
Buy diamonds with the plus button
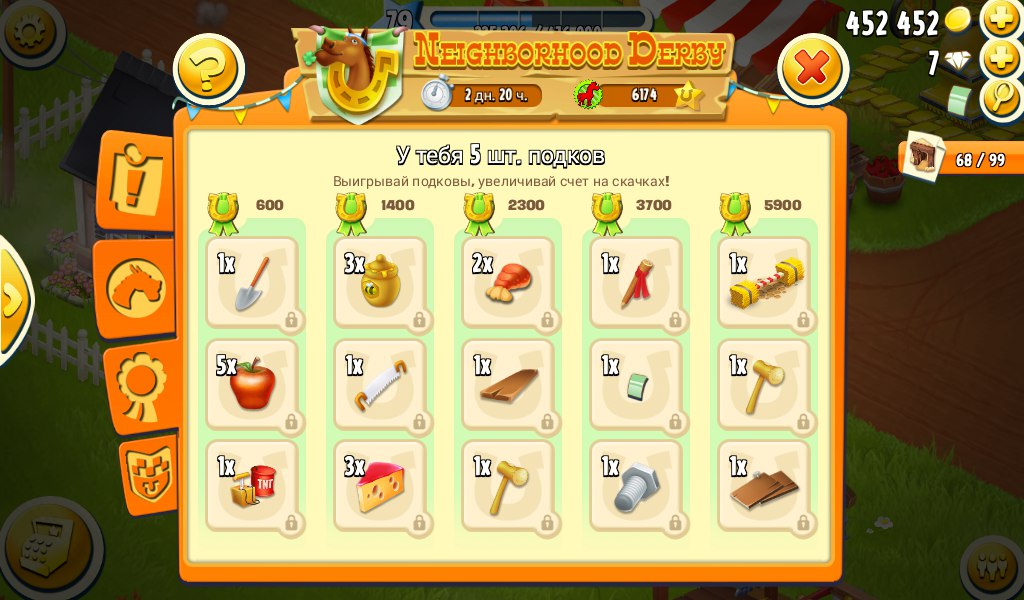1001,59
